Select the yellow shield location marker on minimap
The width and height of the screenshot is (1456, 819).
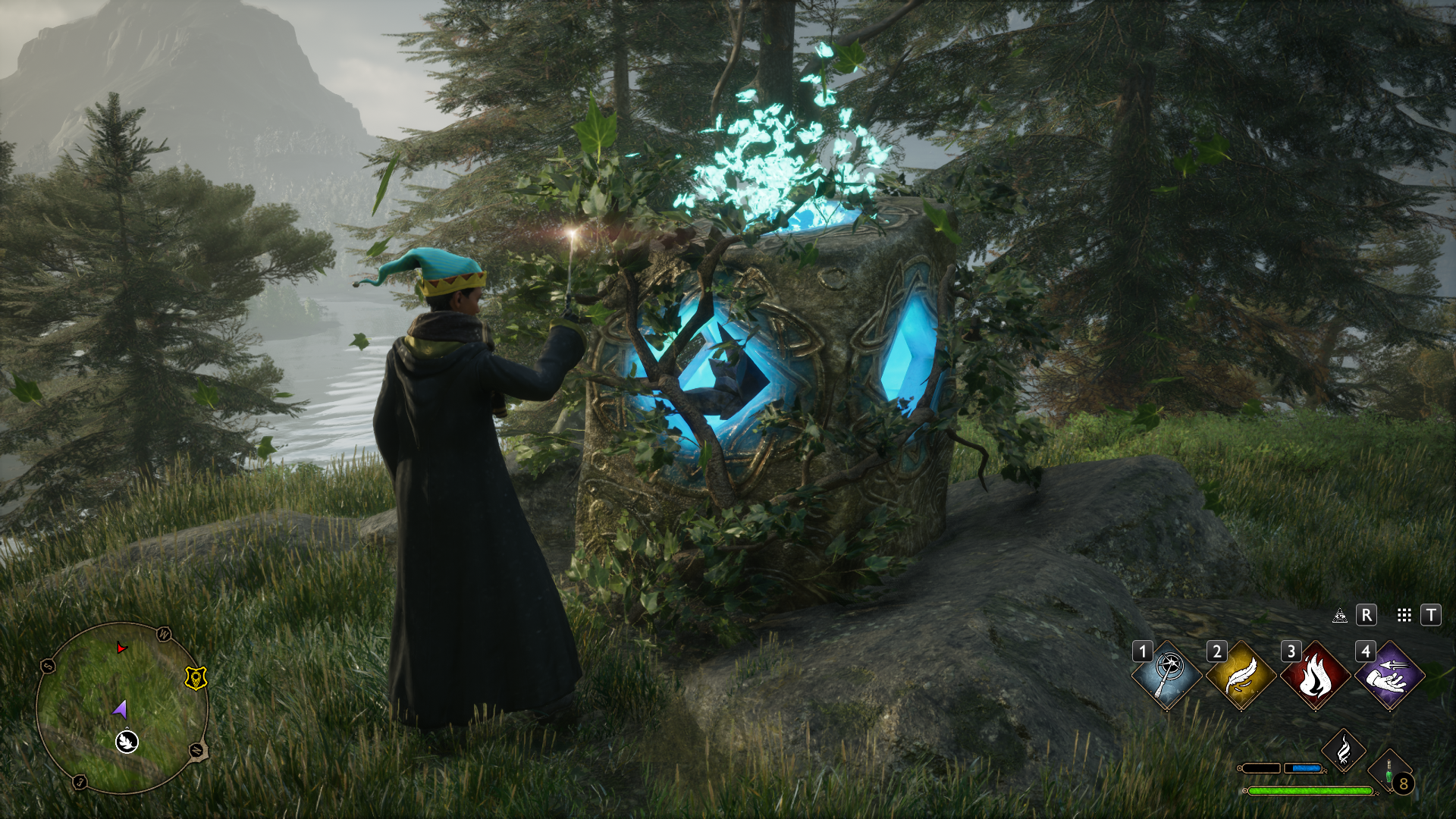(x=196, y=677)
